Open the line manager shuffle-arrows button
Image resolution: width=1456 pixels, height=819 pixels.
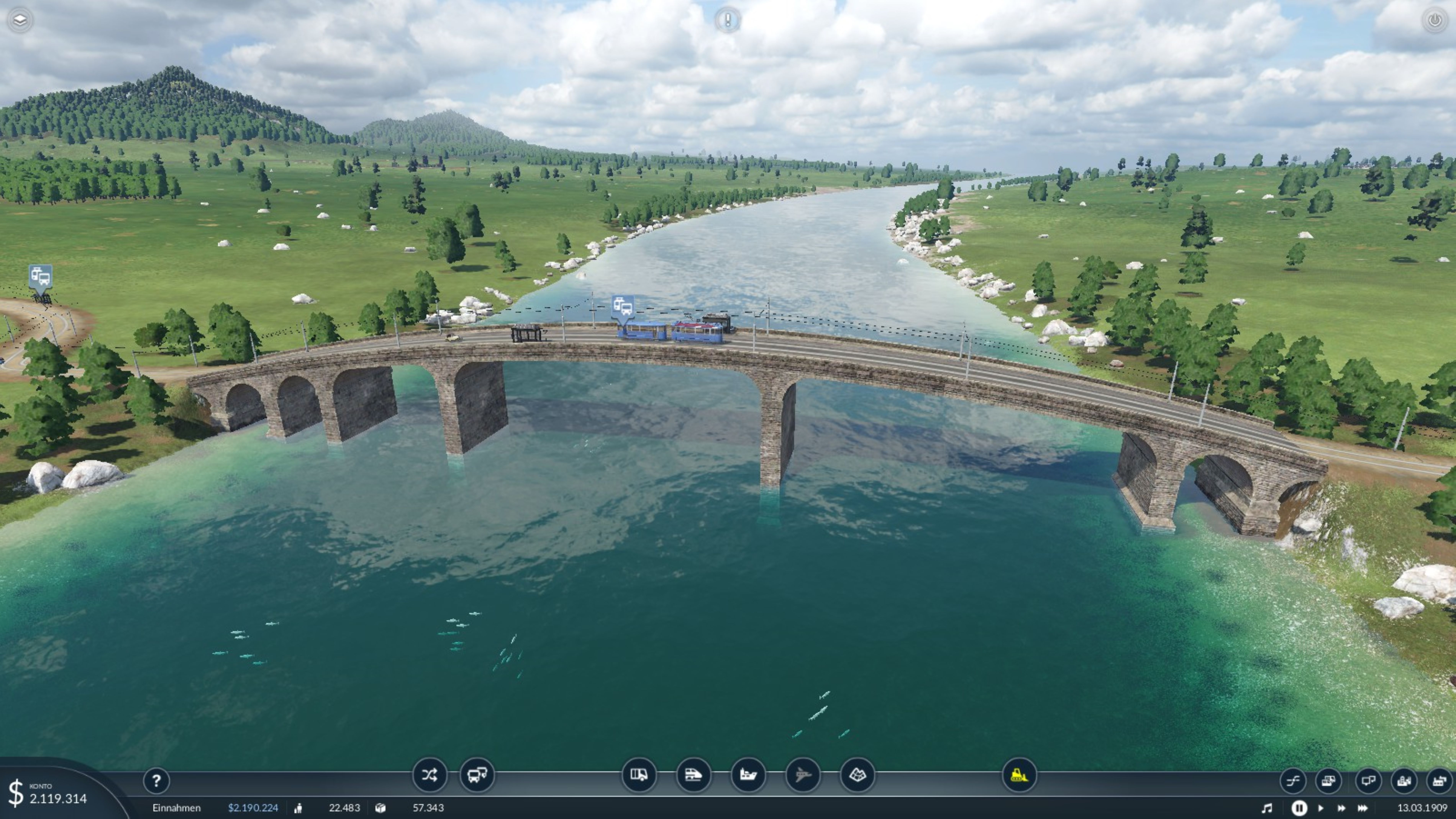click(x=429, y=775)
